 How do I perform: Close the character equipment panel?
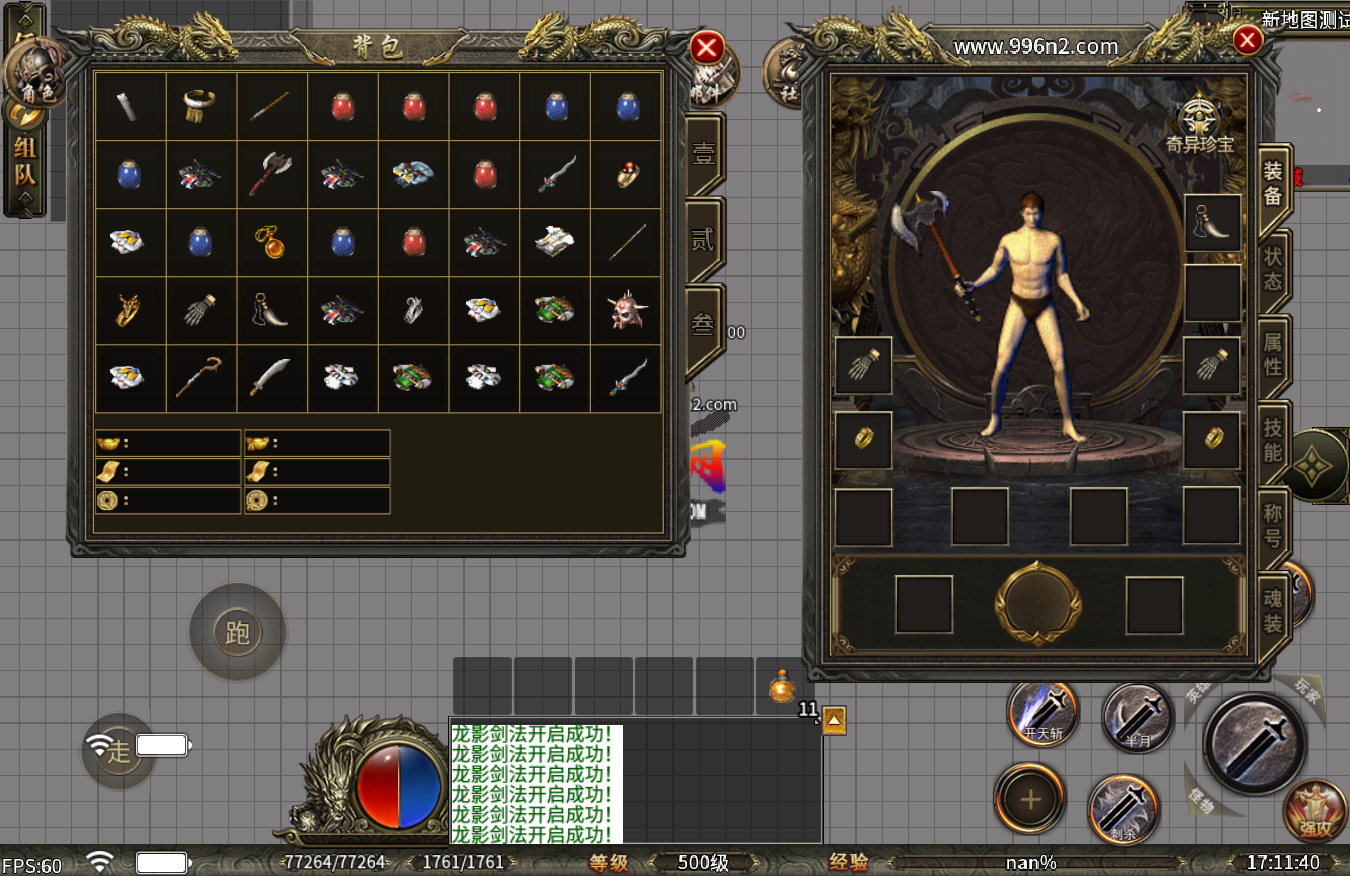[x=1247, y=40]
